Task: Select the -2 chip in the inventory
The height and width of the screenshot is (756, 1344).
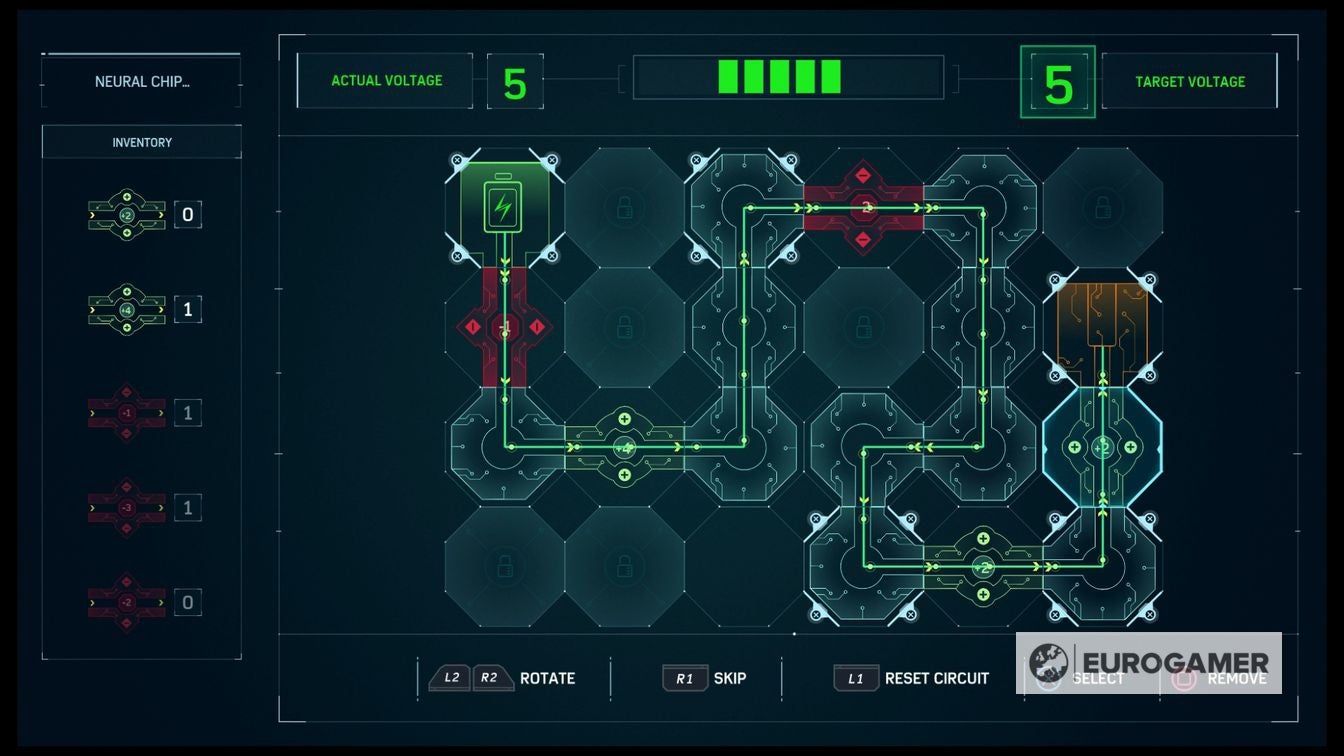Action: click(127, 603)
